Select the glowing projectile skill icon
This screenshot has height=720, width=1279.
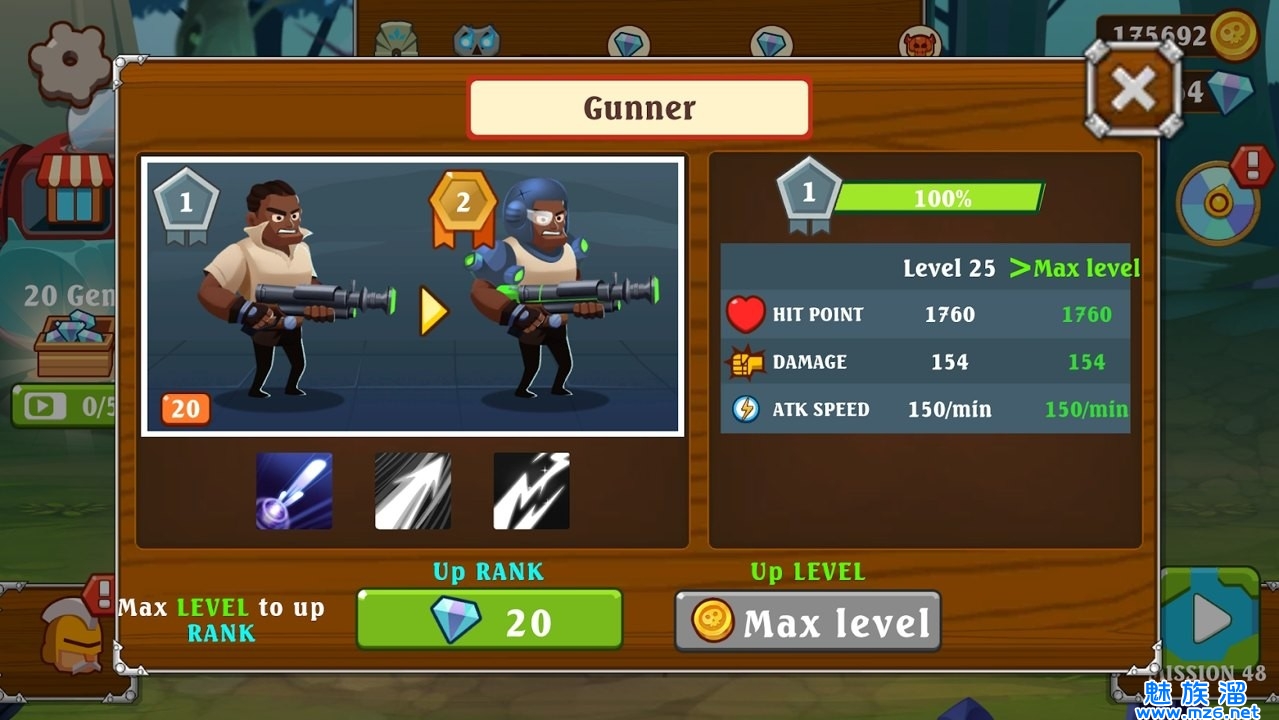pos(294,491)
